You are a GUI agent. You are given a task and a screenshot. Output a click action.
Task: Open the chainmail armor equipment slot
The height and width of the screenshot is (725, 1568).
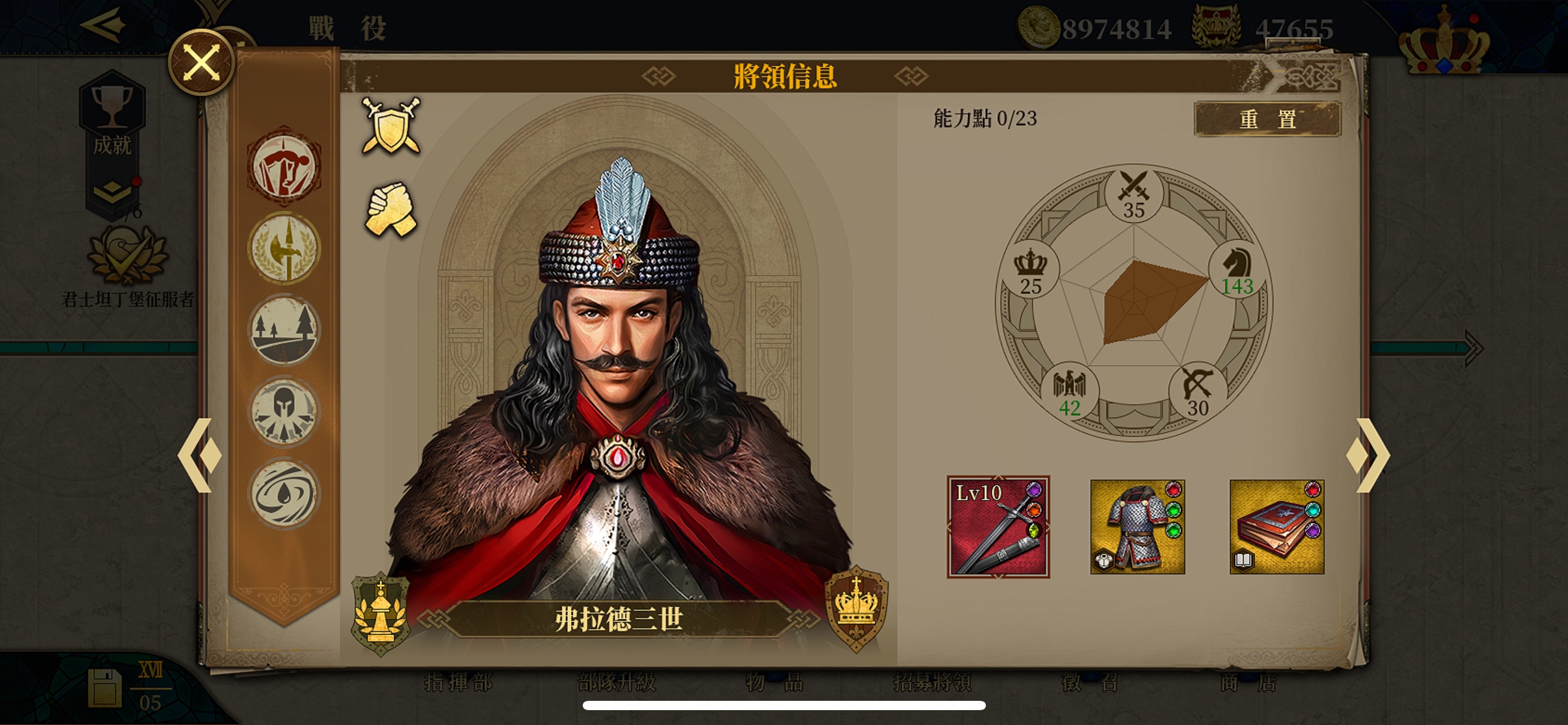point(1138,527)
